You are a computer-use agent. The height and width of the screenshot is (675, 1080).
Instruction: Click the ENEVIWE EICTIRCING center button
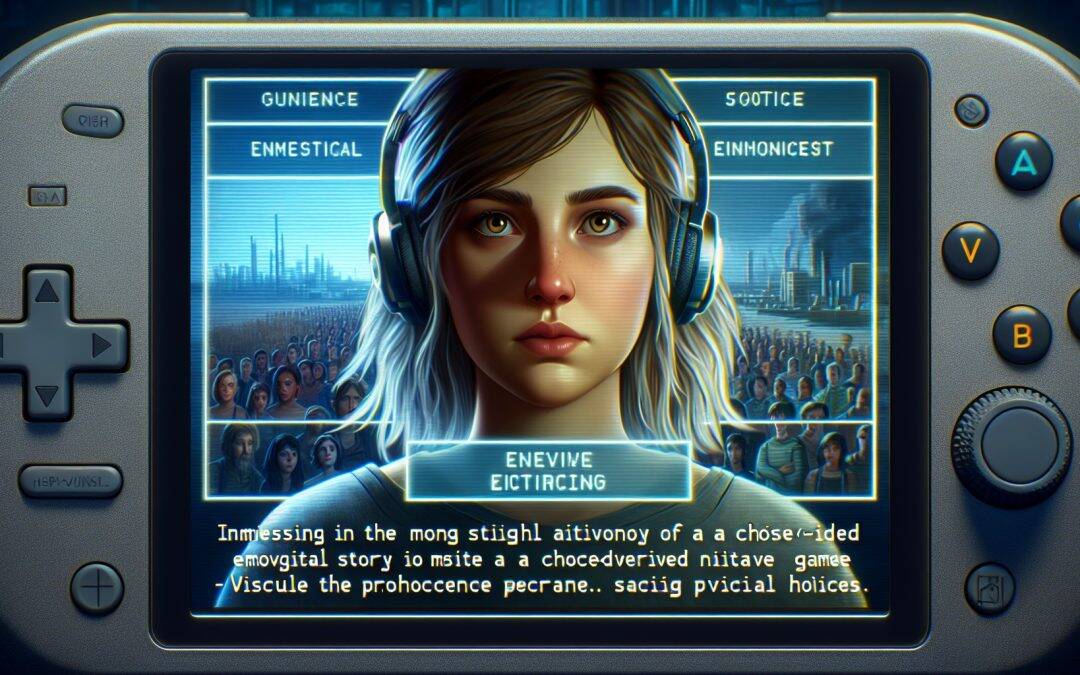[550, 470]
